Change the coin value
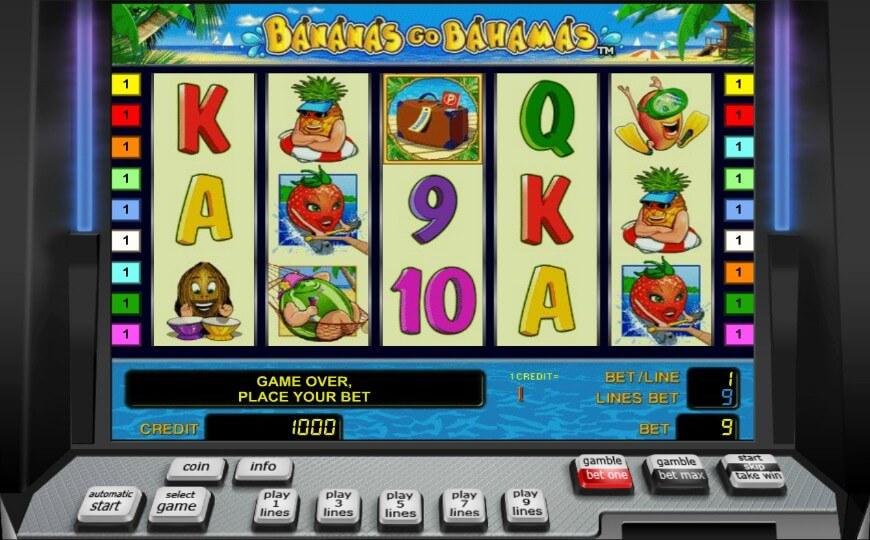Image resolution: width=870 pixels, height=540 pixels. click(x=196, y=466)
